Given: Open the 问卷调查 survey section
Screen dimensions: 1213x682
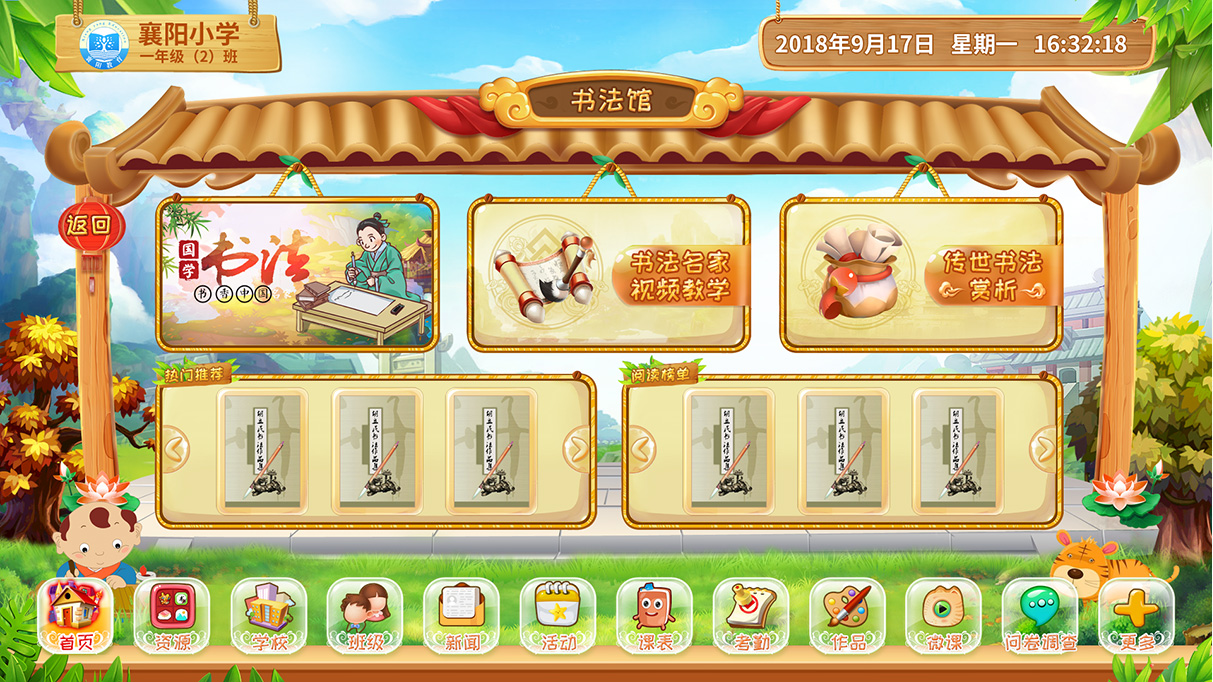Looking at the screenshot, I should click(1040, 616).
